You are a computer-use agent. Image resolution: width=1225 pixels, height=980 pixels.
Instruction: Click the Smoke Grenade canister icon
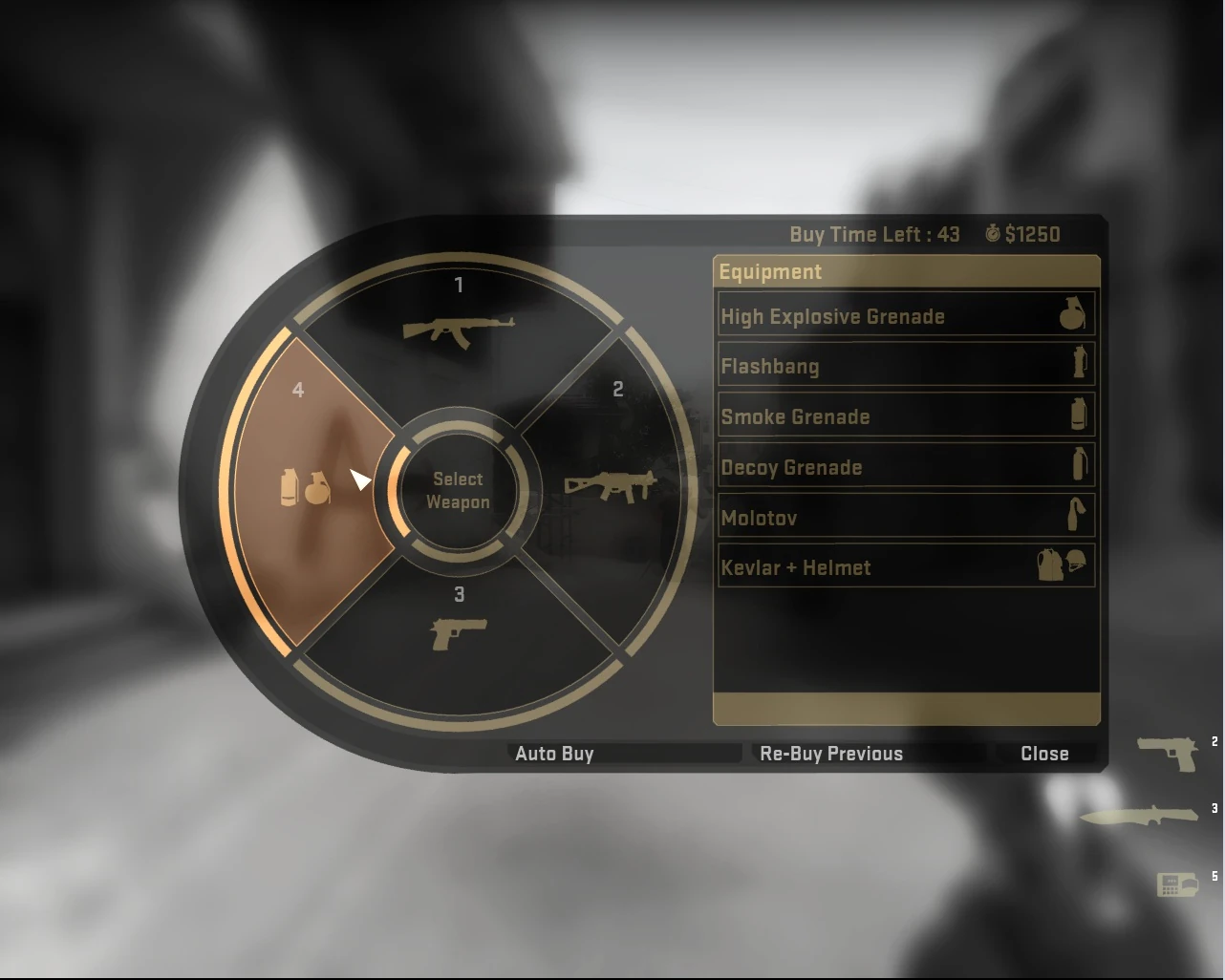click(1078, 415)
